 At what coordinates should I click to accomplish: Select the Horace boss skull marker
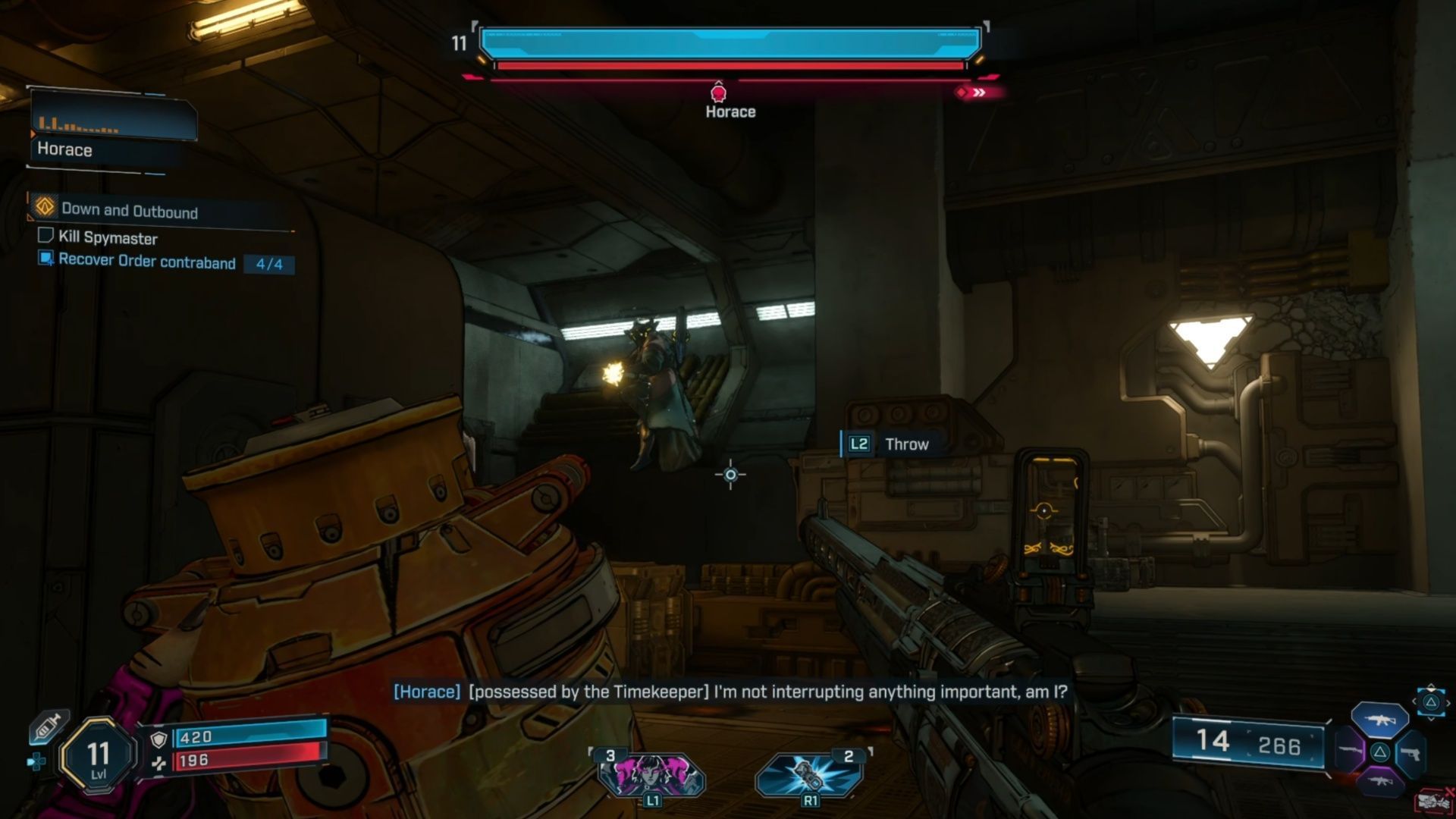click(718, 93)
